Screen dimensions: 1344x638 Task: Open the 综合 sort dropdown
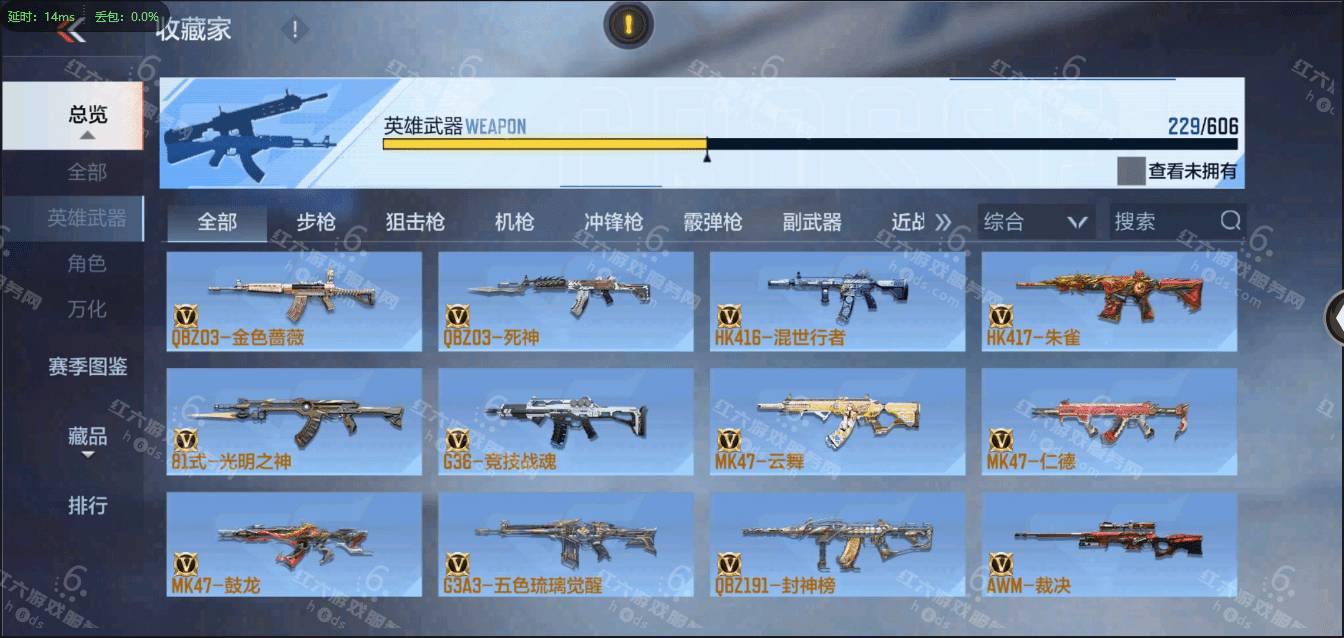tap(1035, 222)
